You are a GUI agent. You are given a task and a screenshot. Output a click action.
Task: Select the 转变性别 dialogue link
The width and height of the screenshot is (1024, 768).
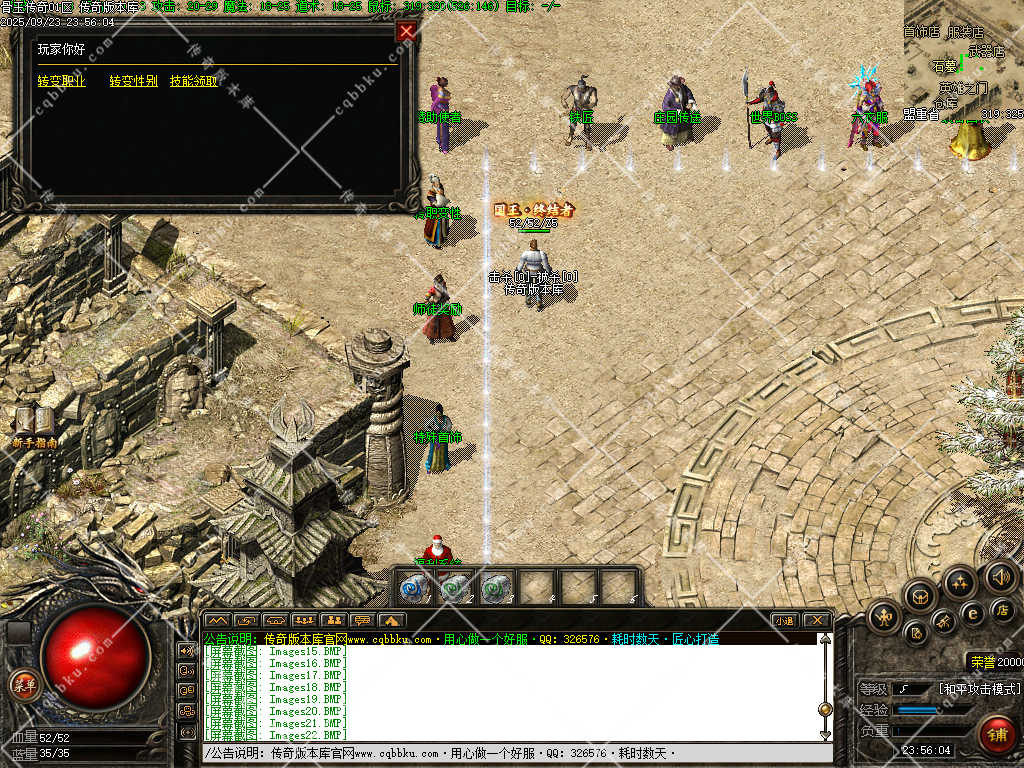coord(133,81)
